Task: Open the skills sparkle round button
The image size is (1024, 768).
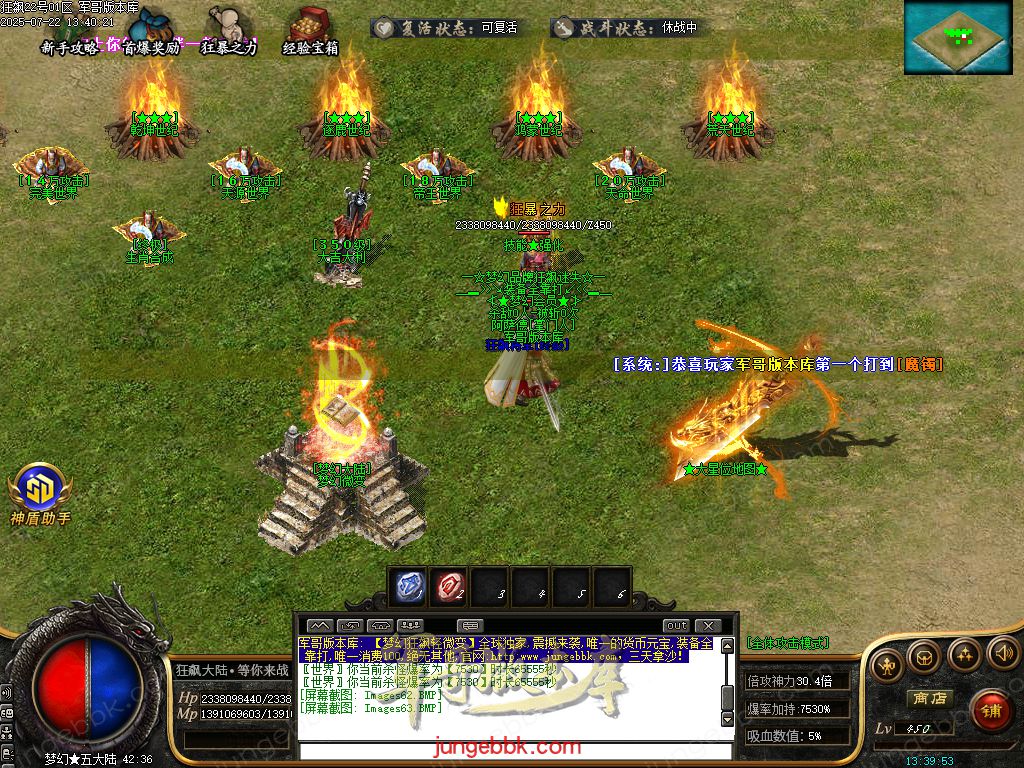Action: tap(964, 655)
